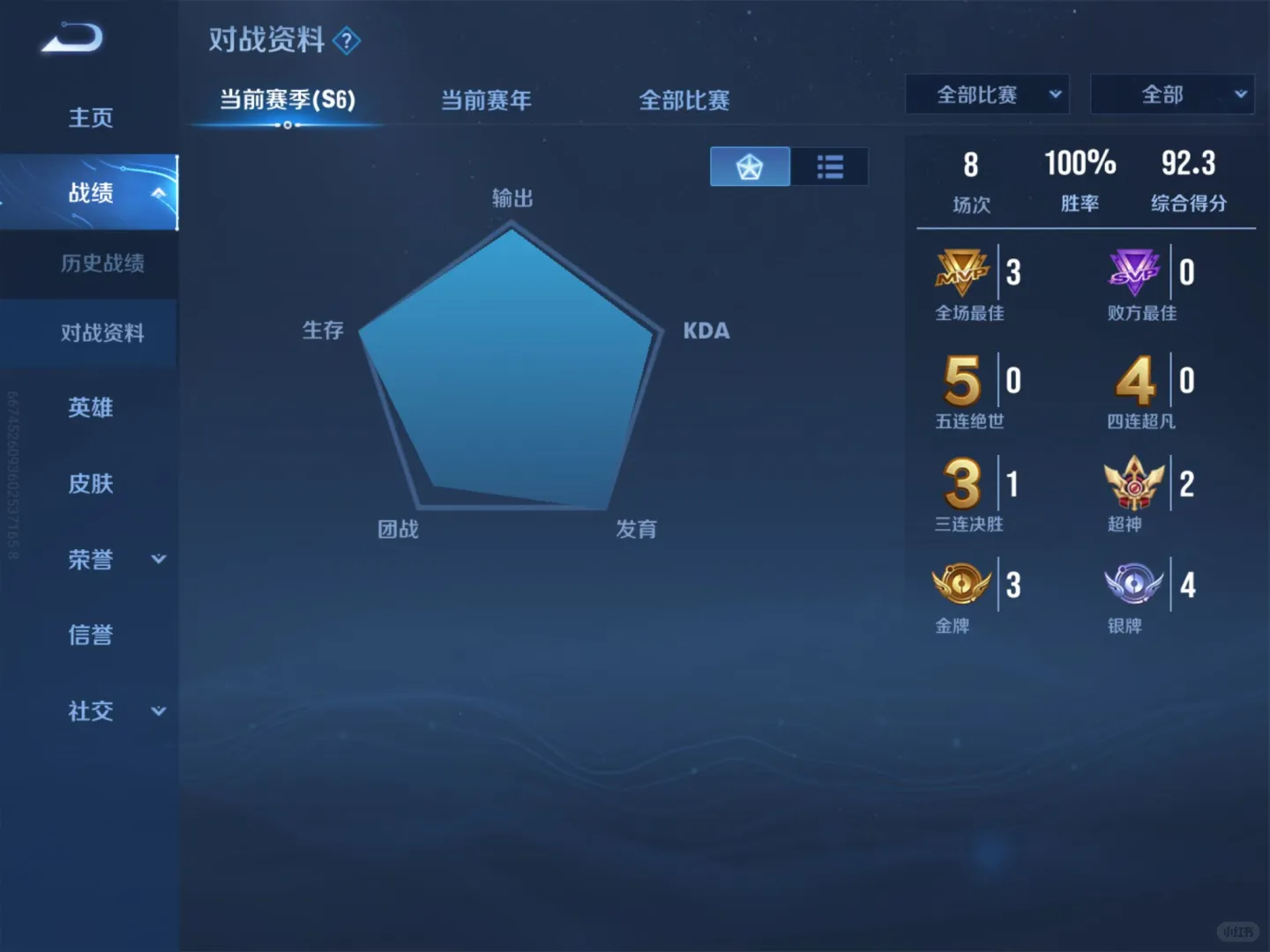Open the 全部比赛 stats tab
Viewport: 1270px width, 952px height.
coord(684,101)
